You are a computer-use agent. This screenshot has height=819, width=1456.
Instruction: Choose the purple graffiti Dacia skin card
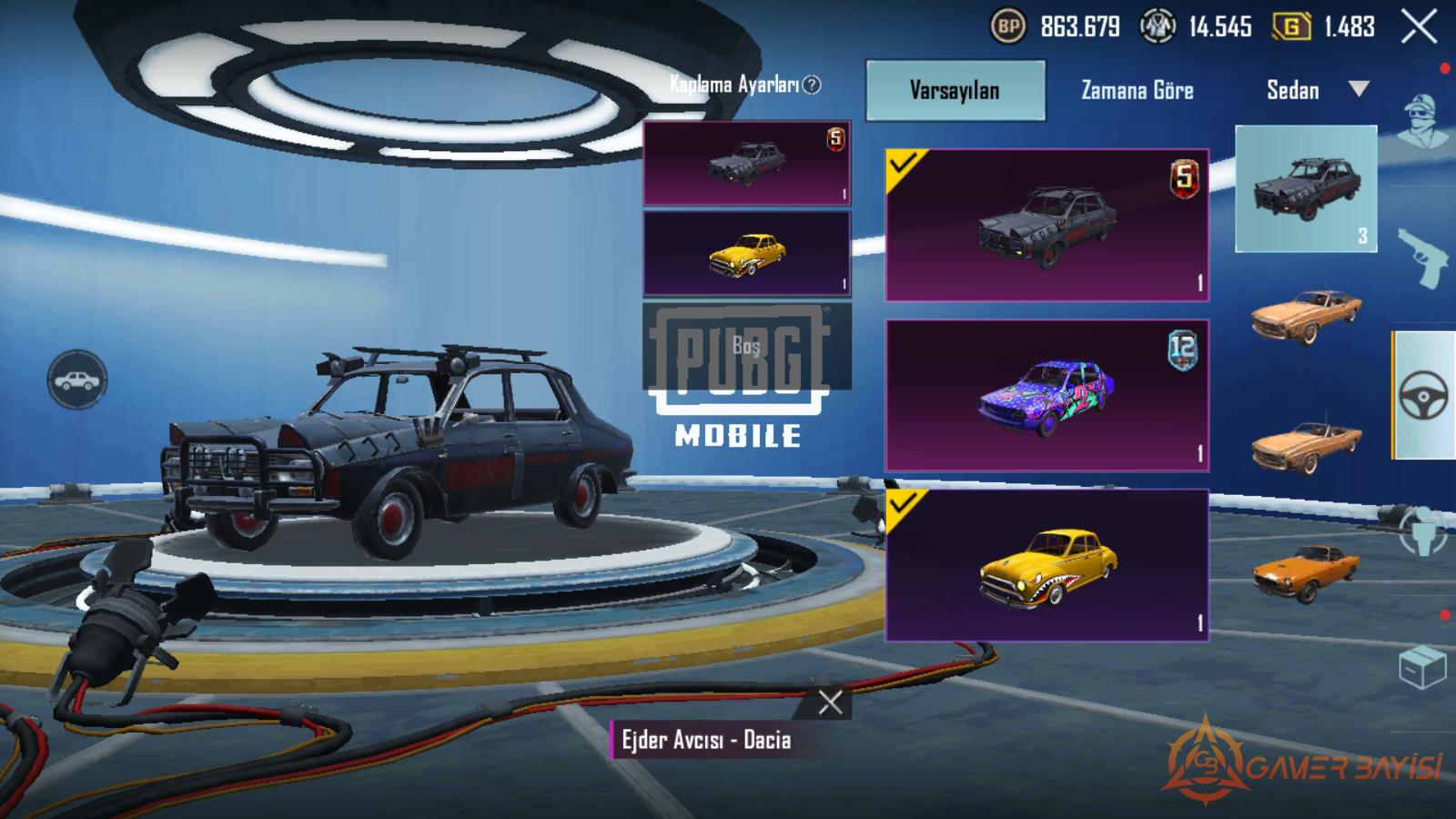point(1046,395)
